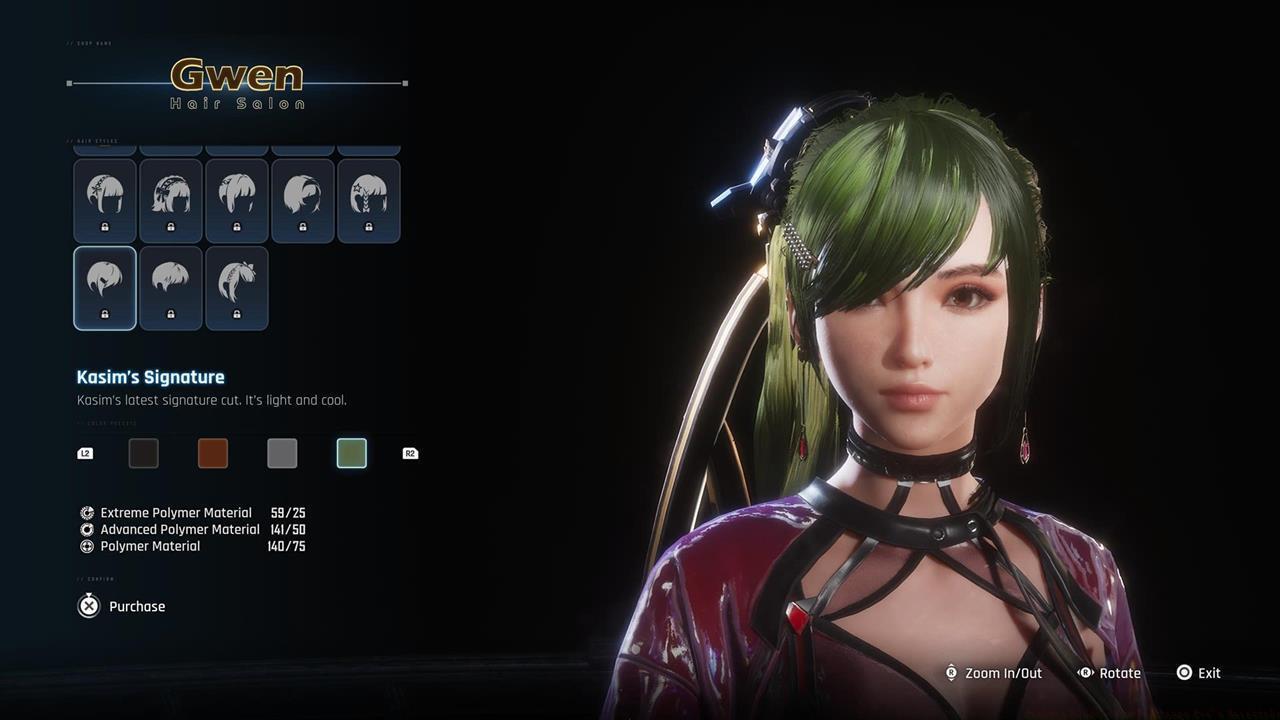The image size is (1280, 720).
Task: Select the dark brown hair color swatch
Action: coord(143,453)
